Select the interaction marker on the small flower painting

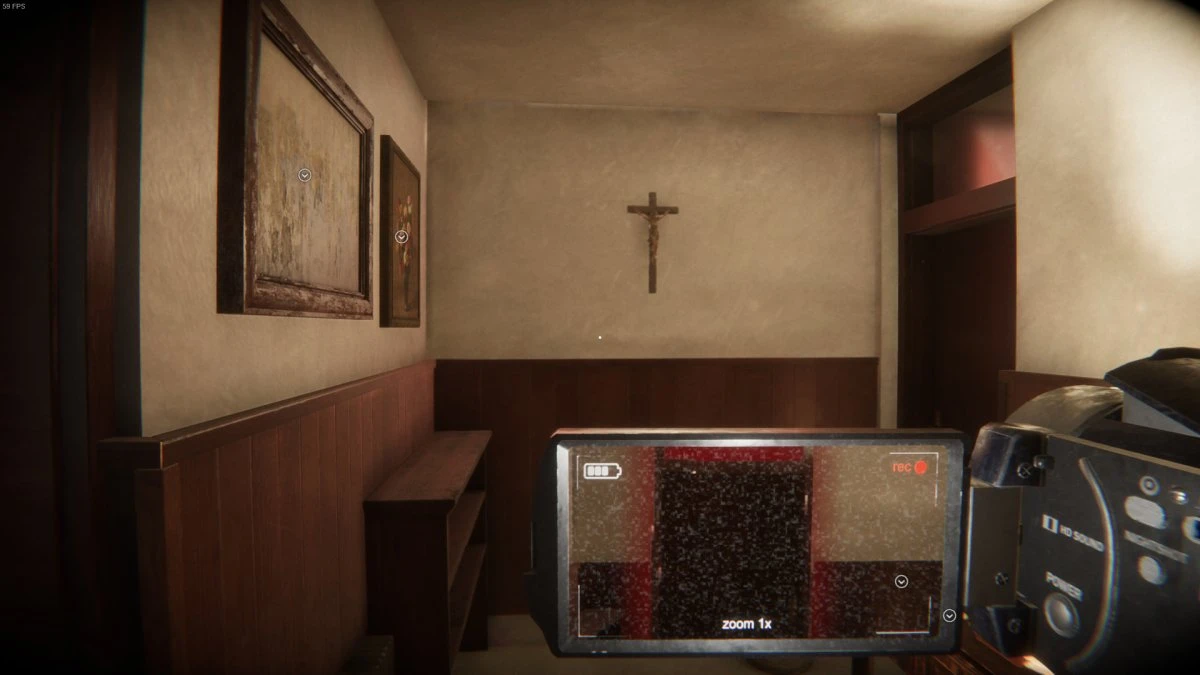pos(401,237)
